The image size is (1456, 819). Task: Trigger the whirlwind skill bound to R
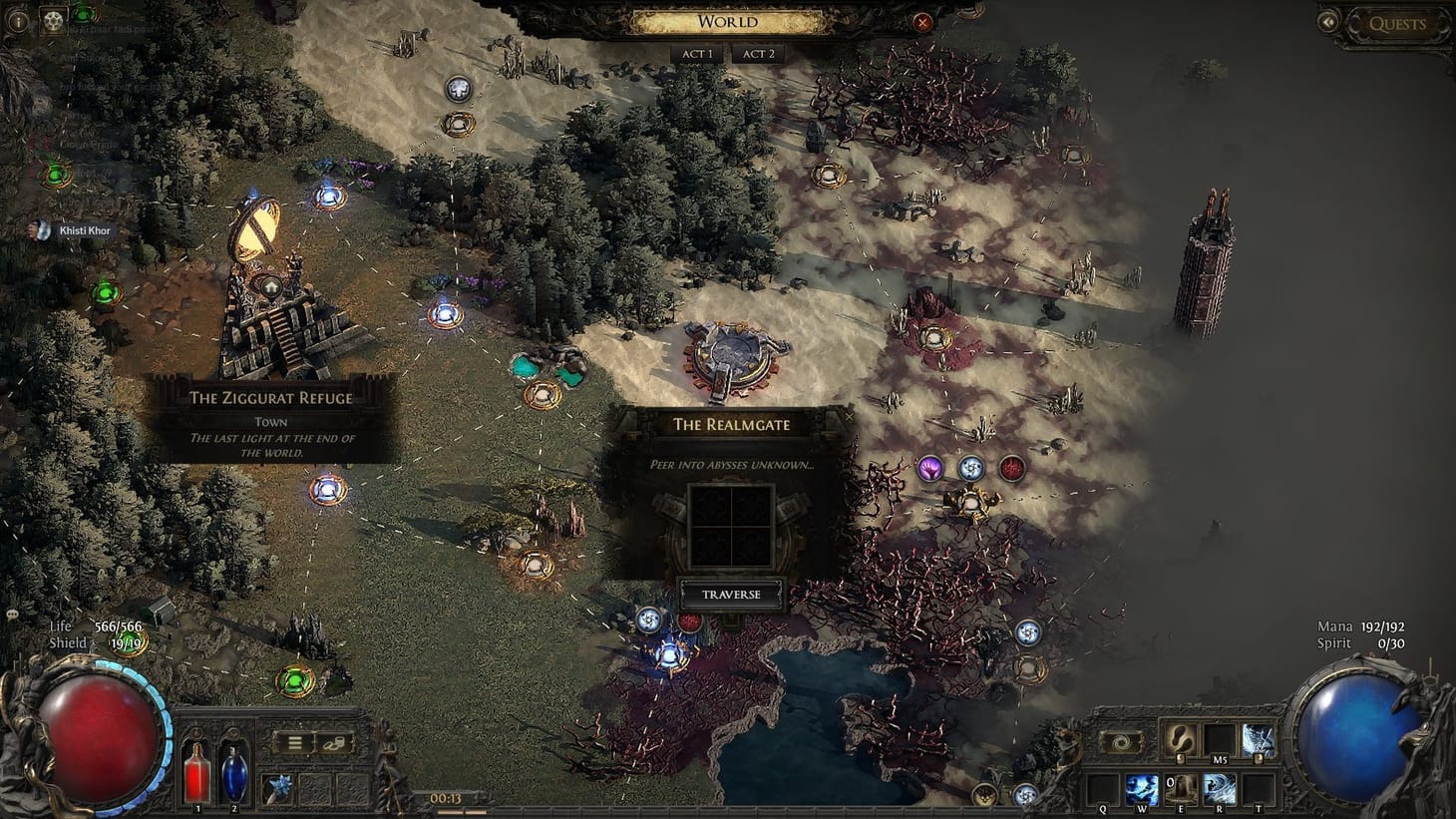click(1220, 789)
